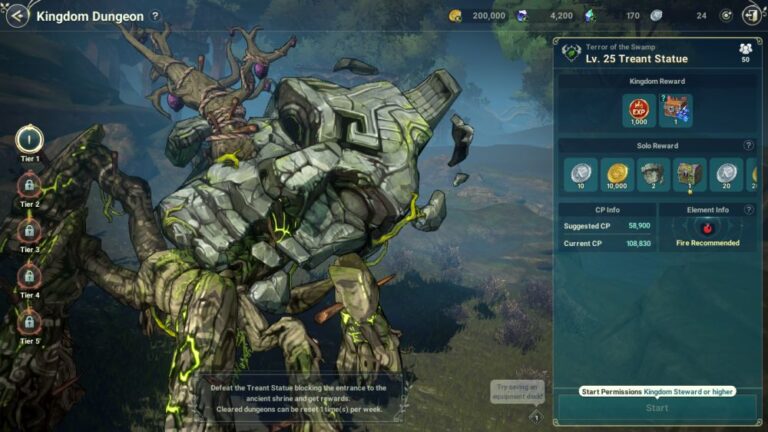Open Kingdom Dungeon help question mark
Viewport: 768px width, 432px height.
[x=155, y=16]
